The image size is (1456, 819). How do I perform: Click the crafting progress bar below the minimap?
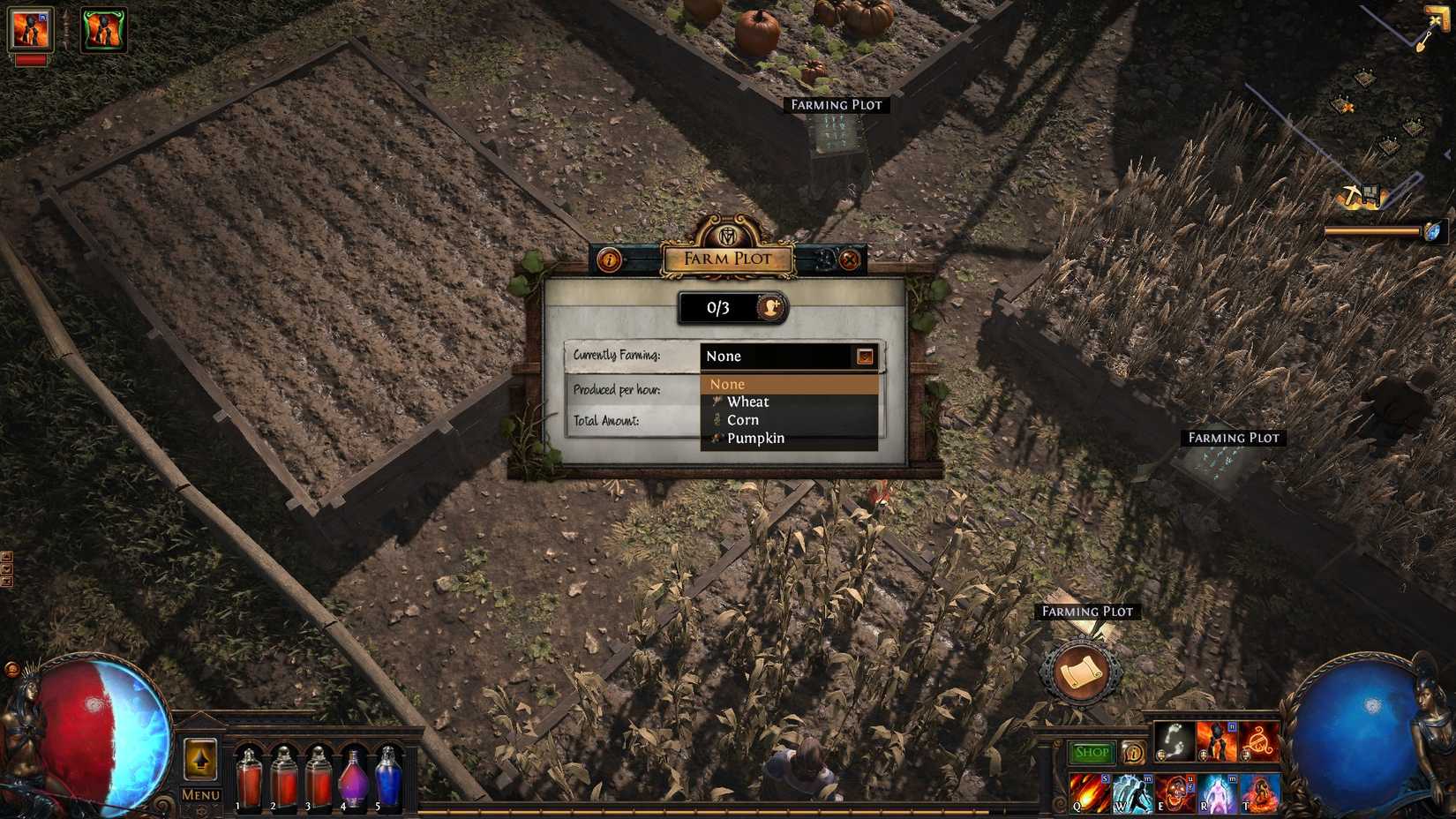[1374, 230]
